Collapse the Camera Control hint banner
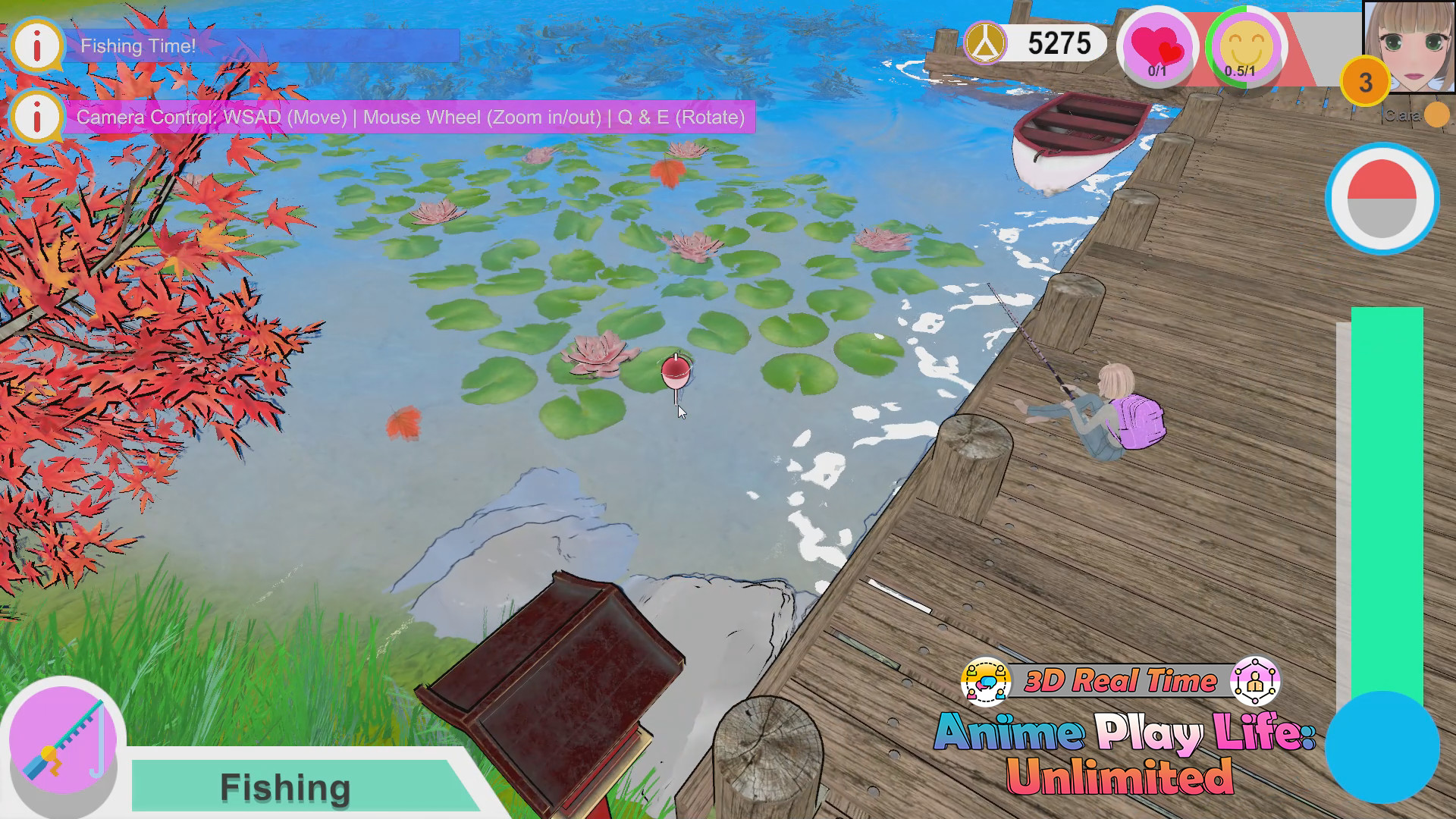Image resolution: width=1456 pixels, height=819 pixels. pyautogui.click(x=409, y=118)
